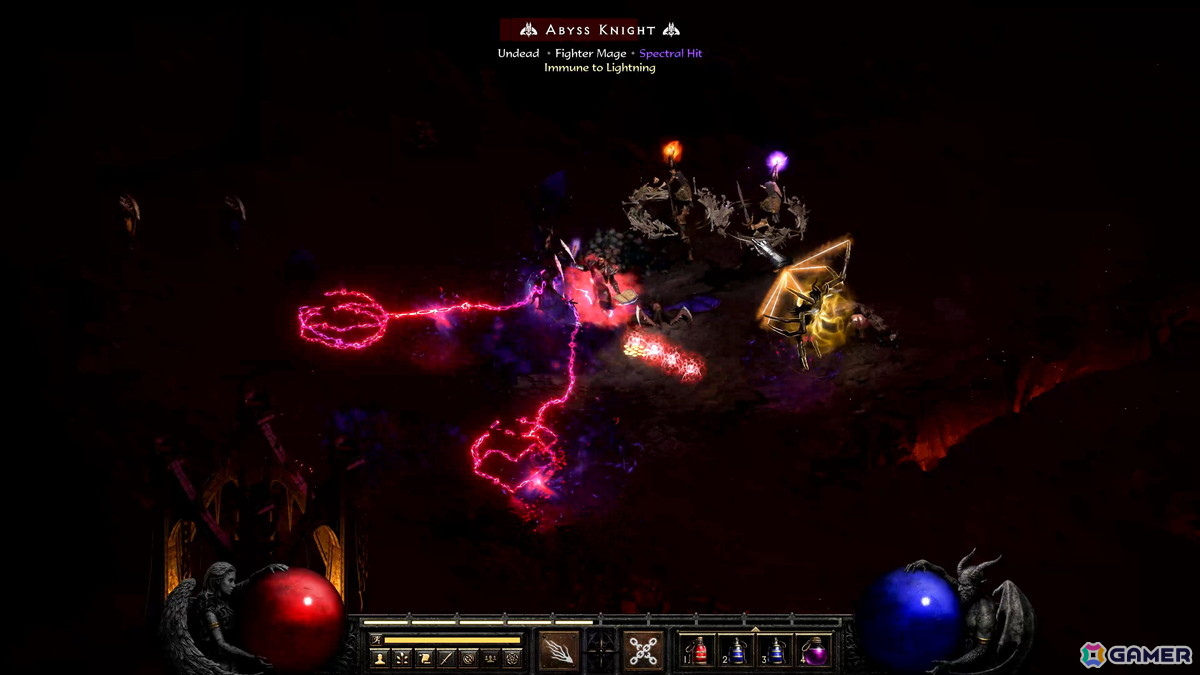Use the red health potion in belt slot 1
This screenshot has height=675, width=1200.
point(700,651)
